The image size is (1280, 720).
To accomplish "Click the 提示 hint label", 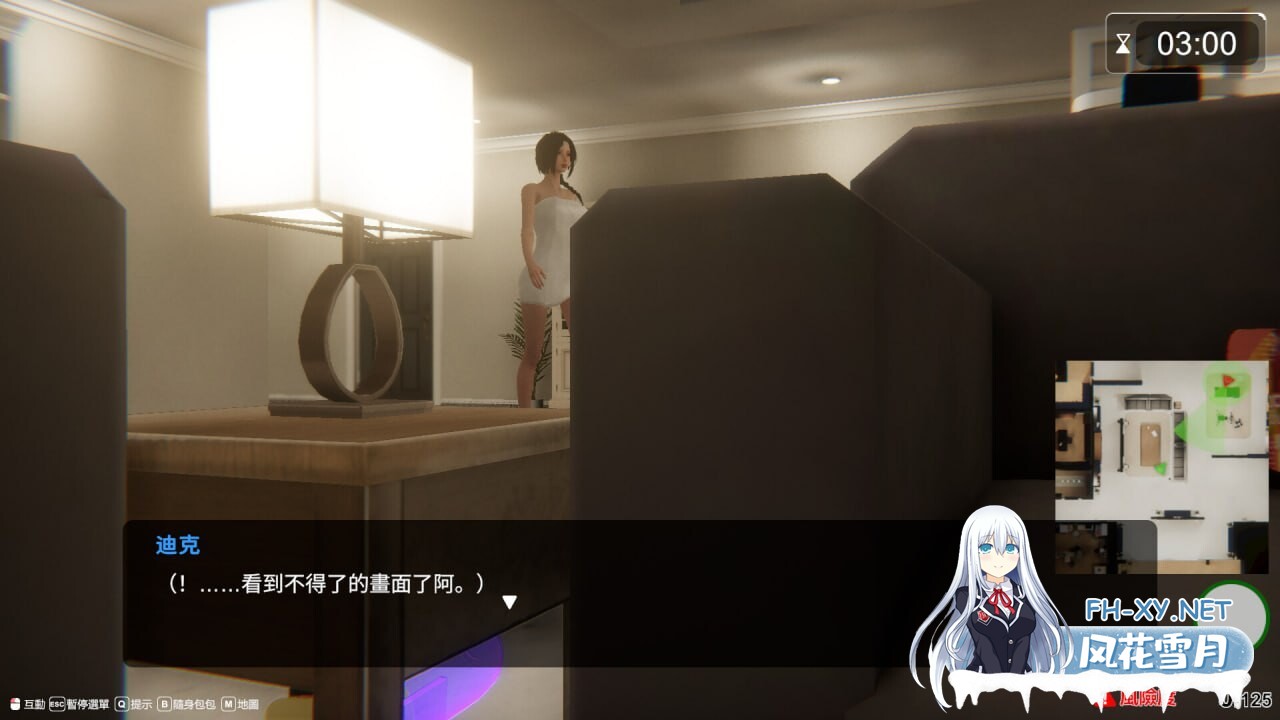I will [x=142, y=704].
